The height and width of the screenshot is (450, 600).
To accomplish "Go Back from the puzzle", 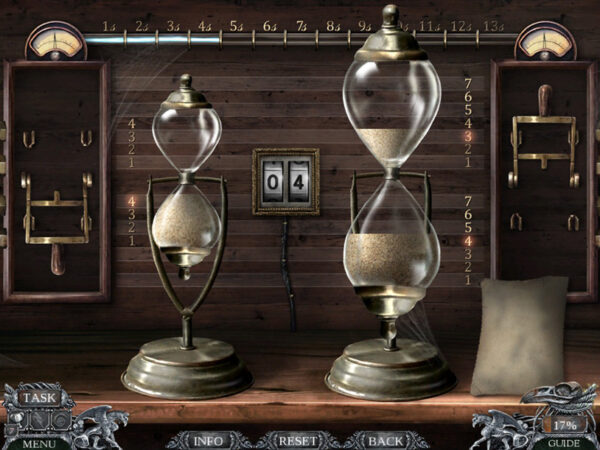I will click(385, 440).
